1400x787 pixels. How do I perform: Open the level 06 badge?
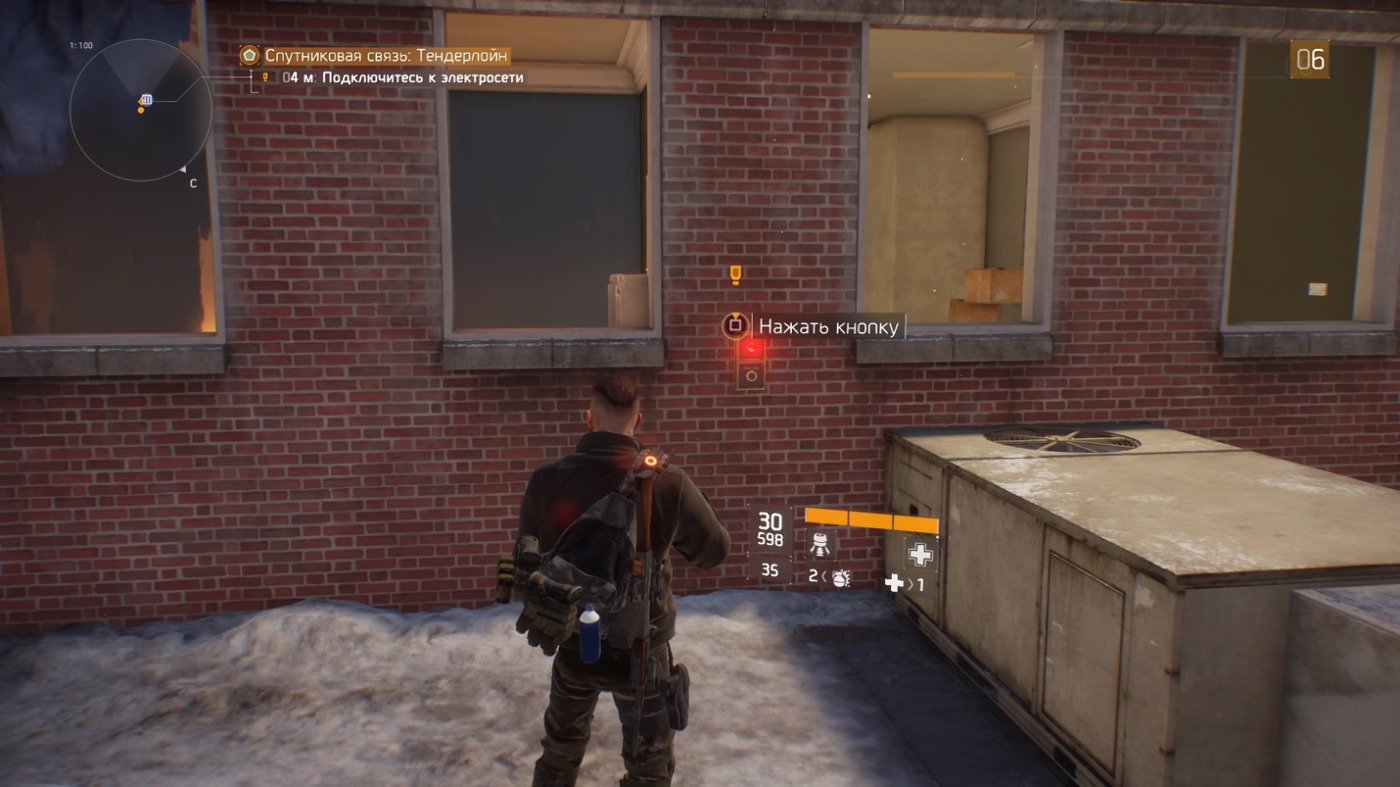tap(1310, 60)
